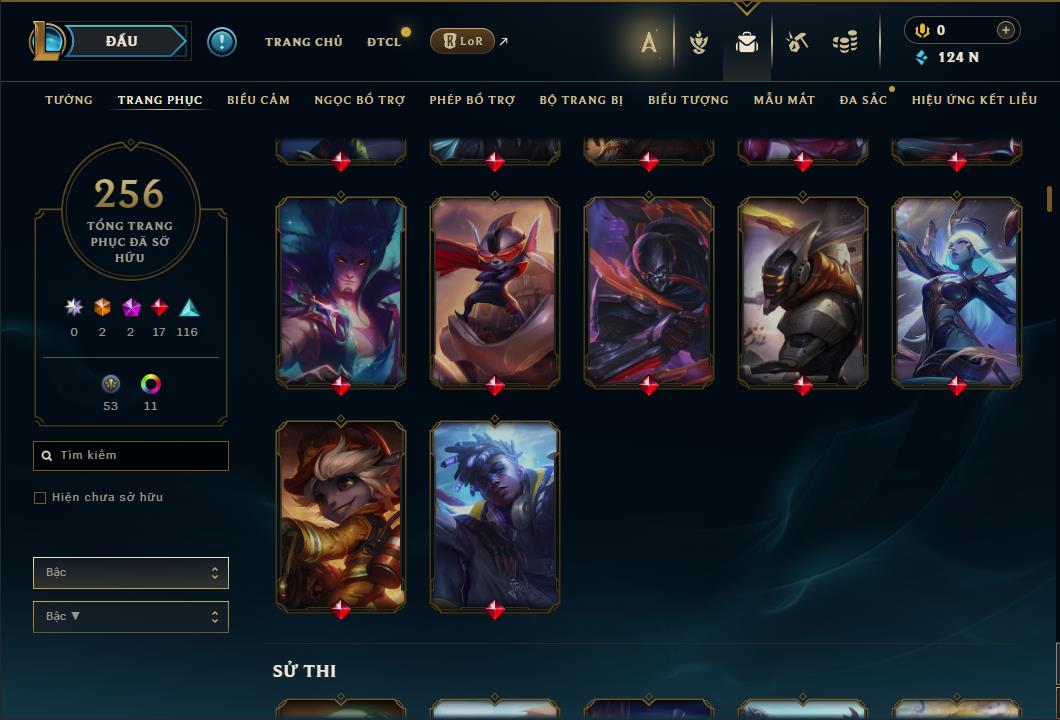This screenshot has width=1060, height=720.
Task: Open the store coins icon
Action: point(845,42)
